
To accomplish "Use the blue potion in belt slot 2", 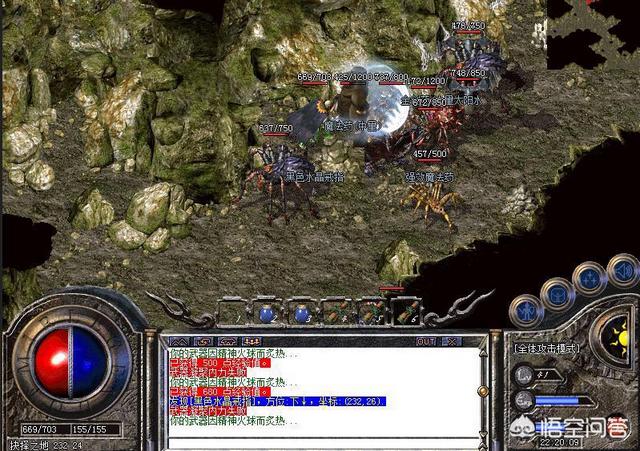I will click(x=265, y=313).
